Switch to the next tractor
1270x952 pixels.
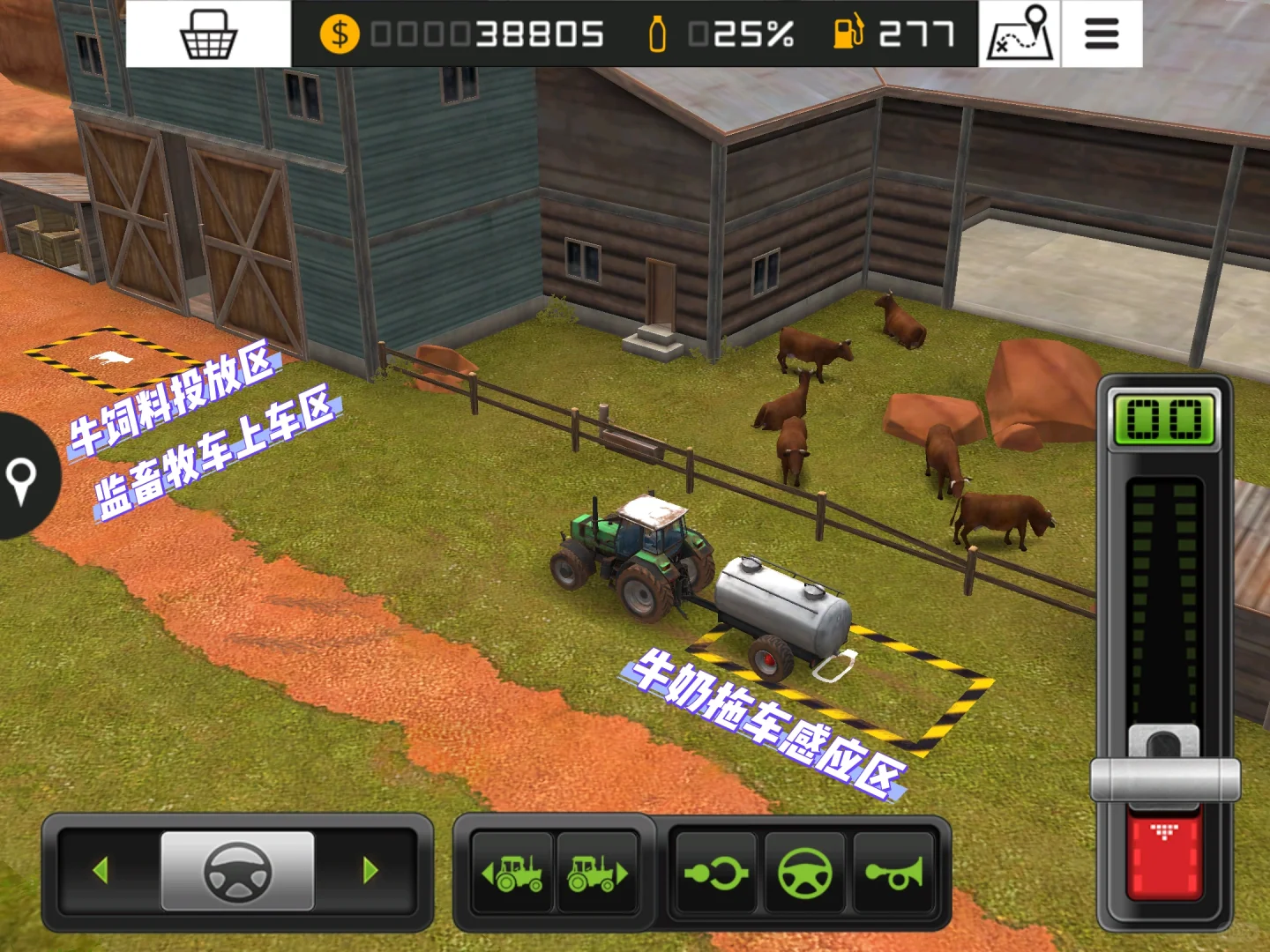click(598, 873)
